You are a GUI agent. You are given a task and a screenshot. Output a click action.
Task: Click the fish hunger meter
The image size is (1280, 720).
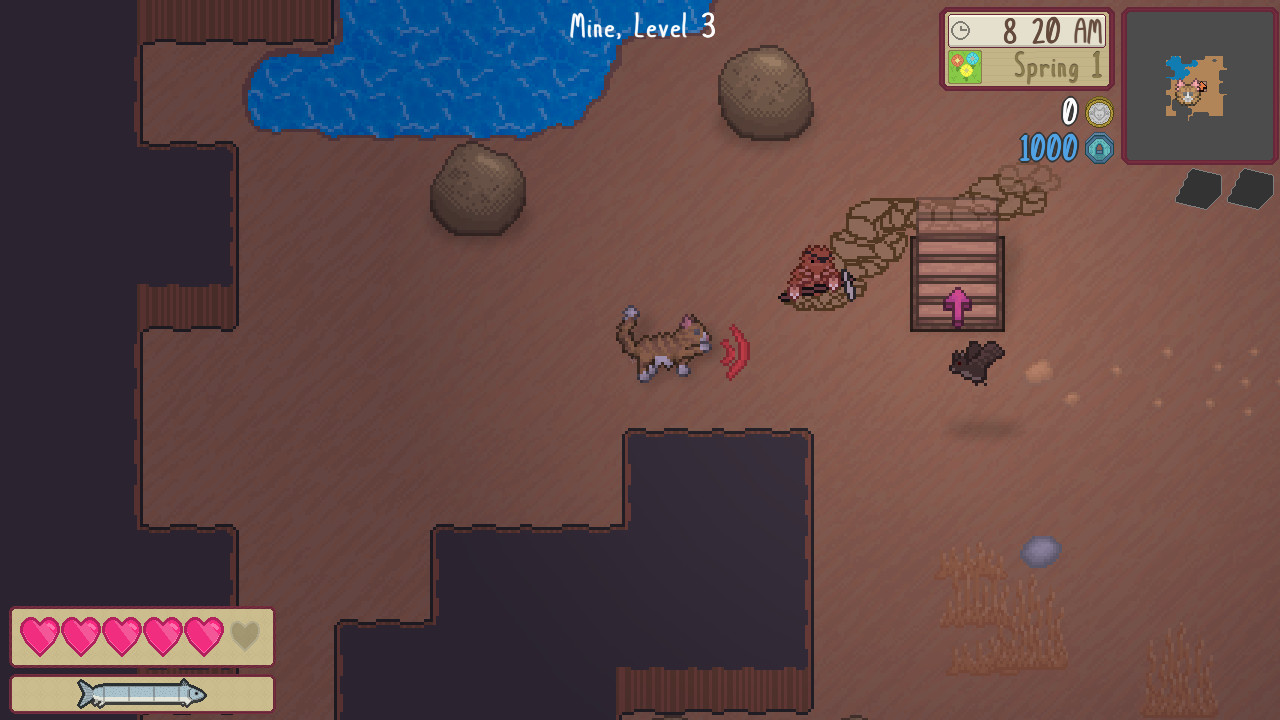click(x=140, y=692)
